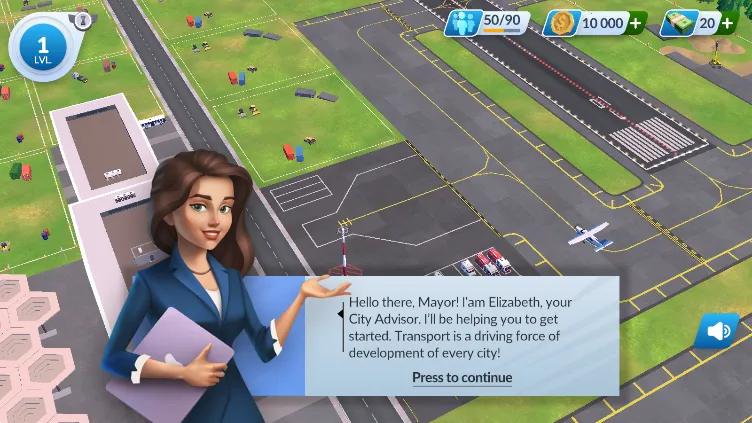Screen dimensions: 752x423
Task: Add more gold coins with plus button
Action: (x=635, y=23)
